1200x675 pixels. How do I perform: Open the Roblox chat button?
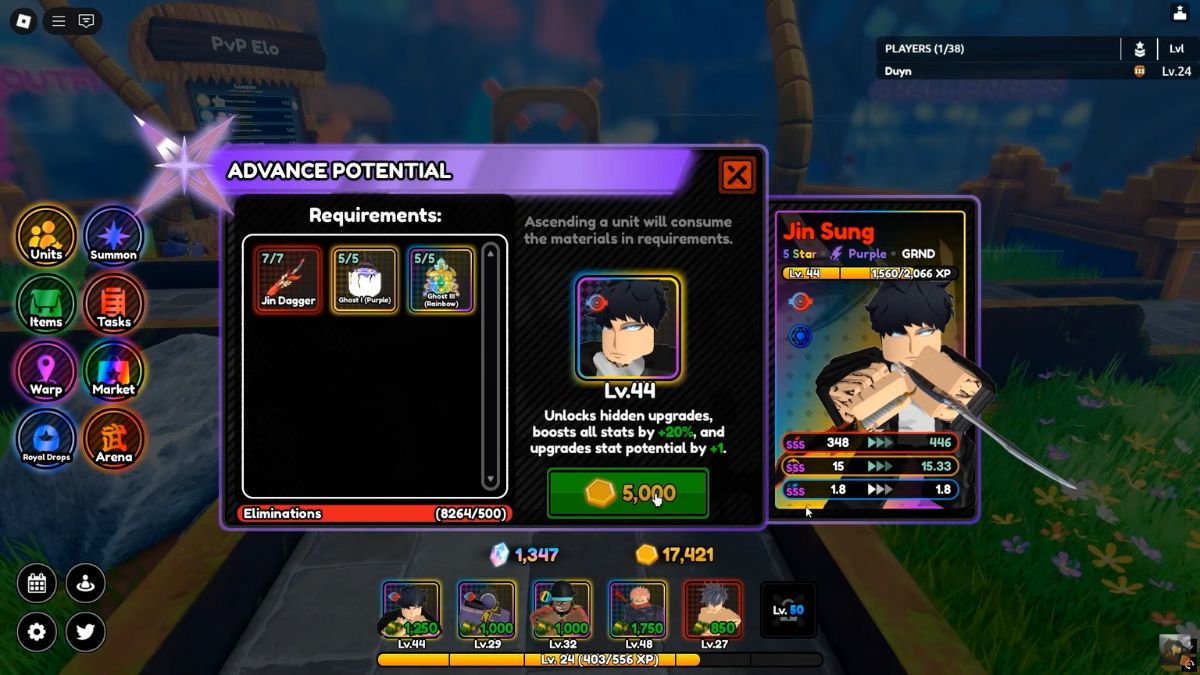87,21
